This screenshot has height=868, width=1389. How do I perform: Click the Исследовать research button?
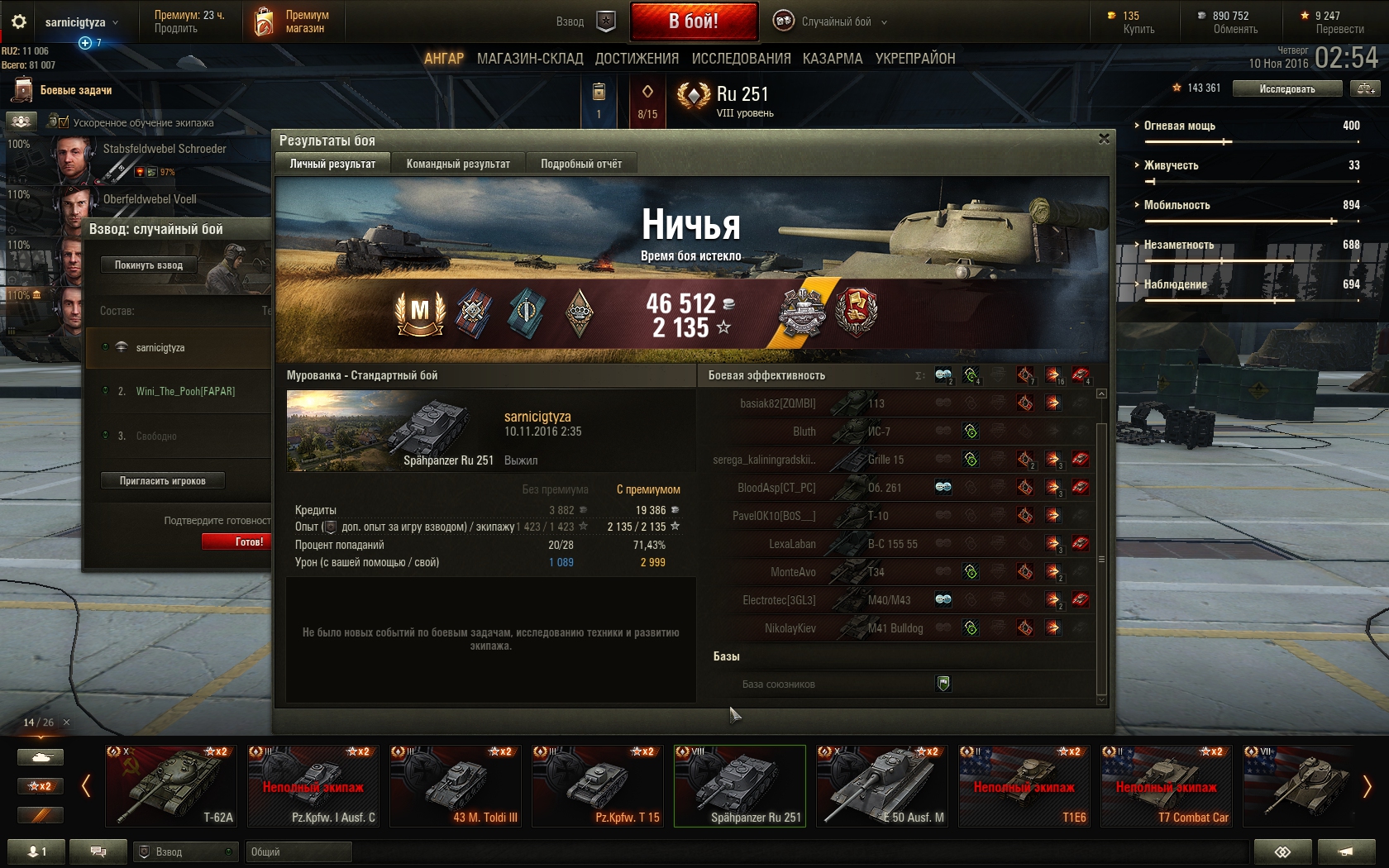pyautogui.click(x=1286, y=88)
